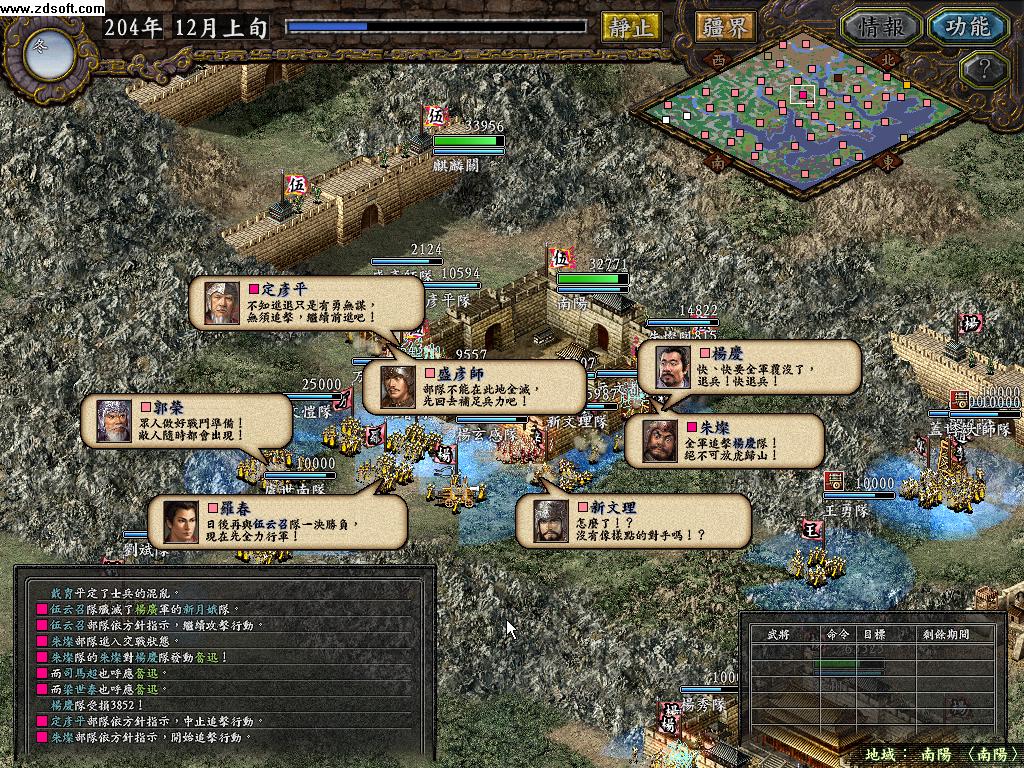Click the 武將 column header in unit panel

(x=778, y=634)
